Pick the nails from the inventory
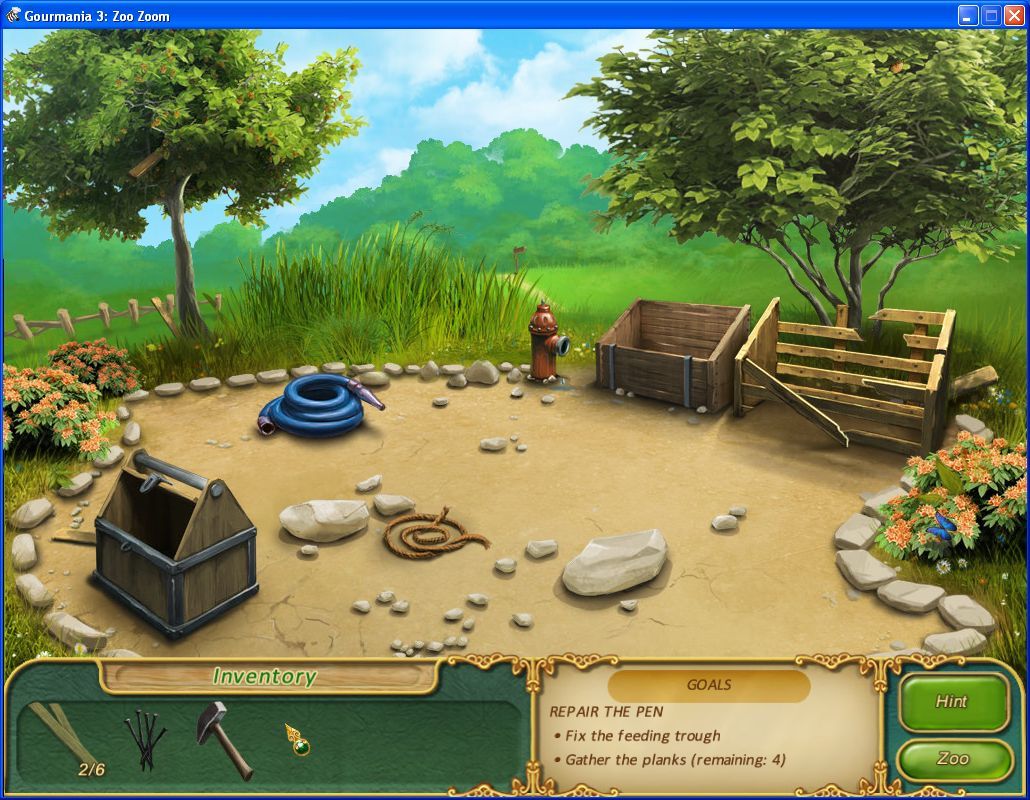 pyautogui.click(x=144, y=740)
